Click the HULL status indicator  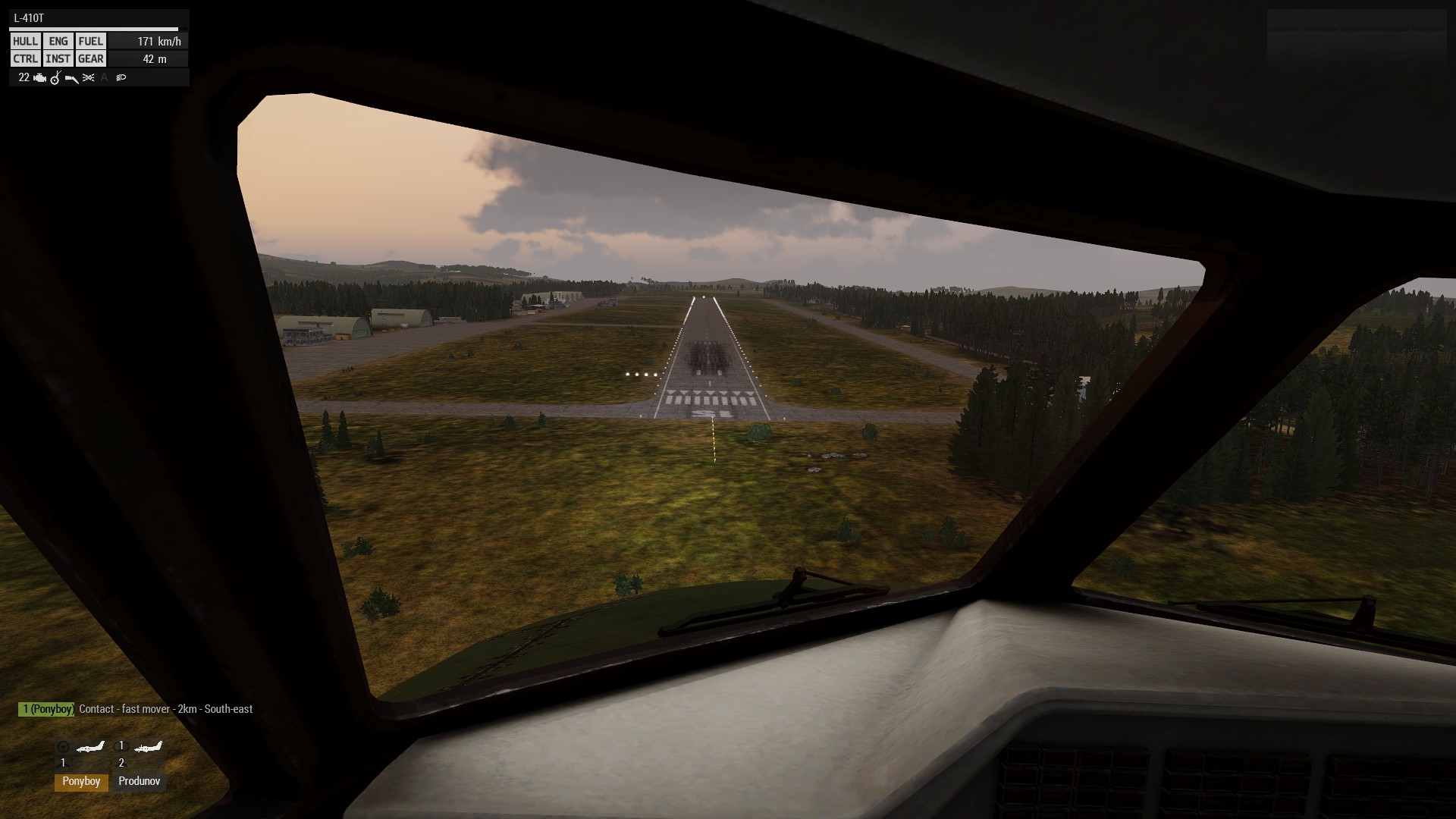coord(25,42)
